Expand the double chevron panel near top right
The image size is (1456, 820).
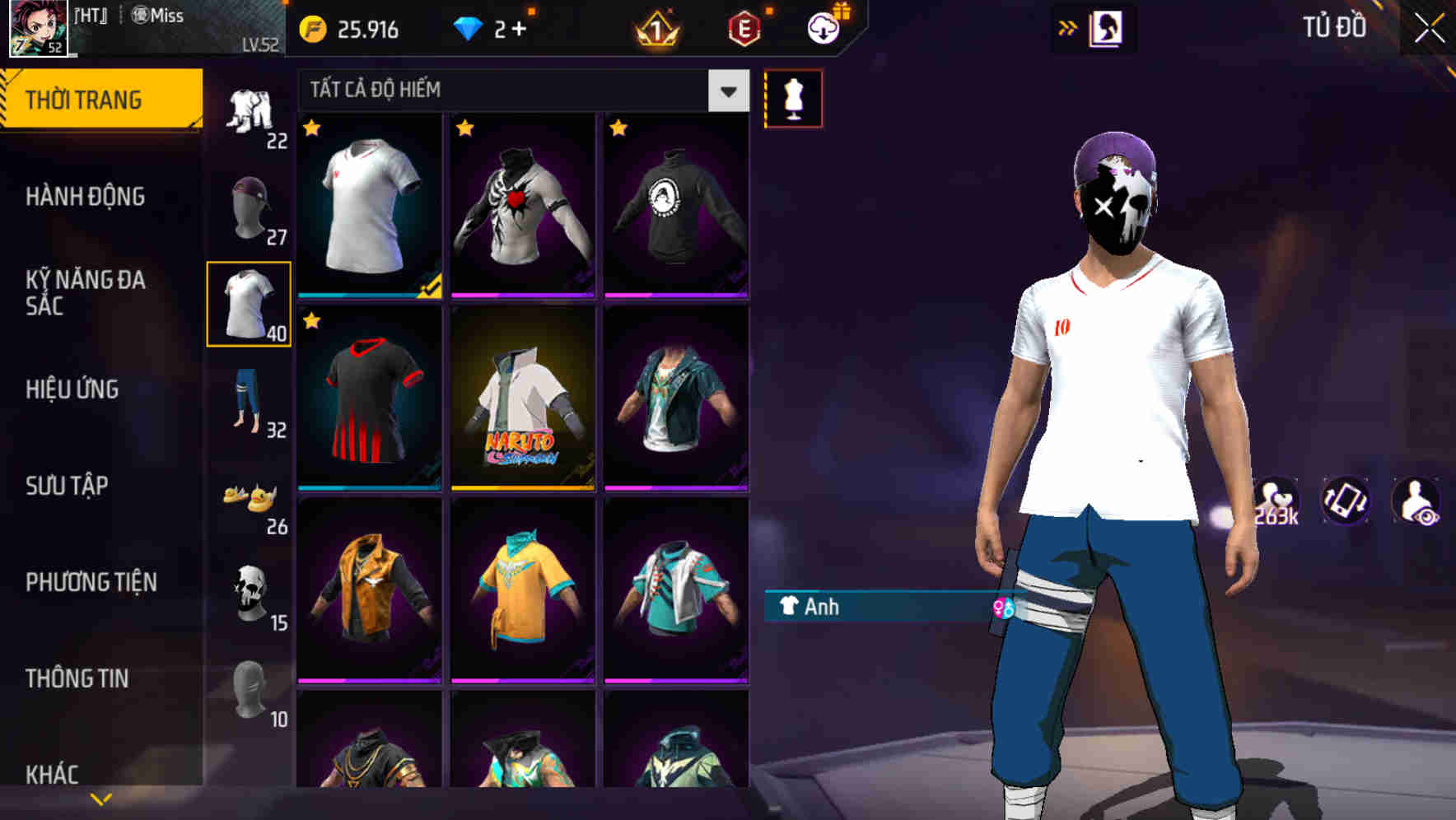coord(1067,27)
